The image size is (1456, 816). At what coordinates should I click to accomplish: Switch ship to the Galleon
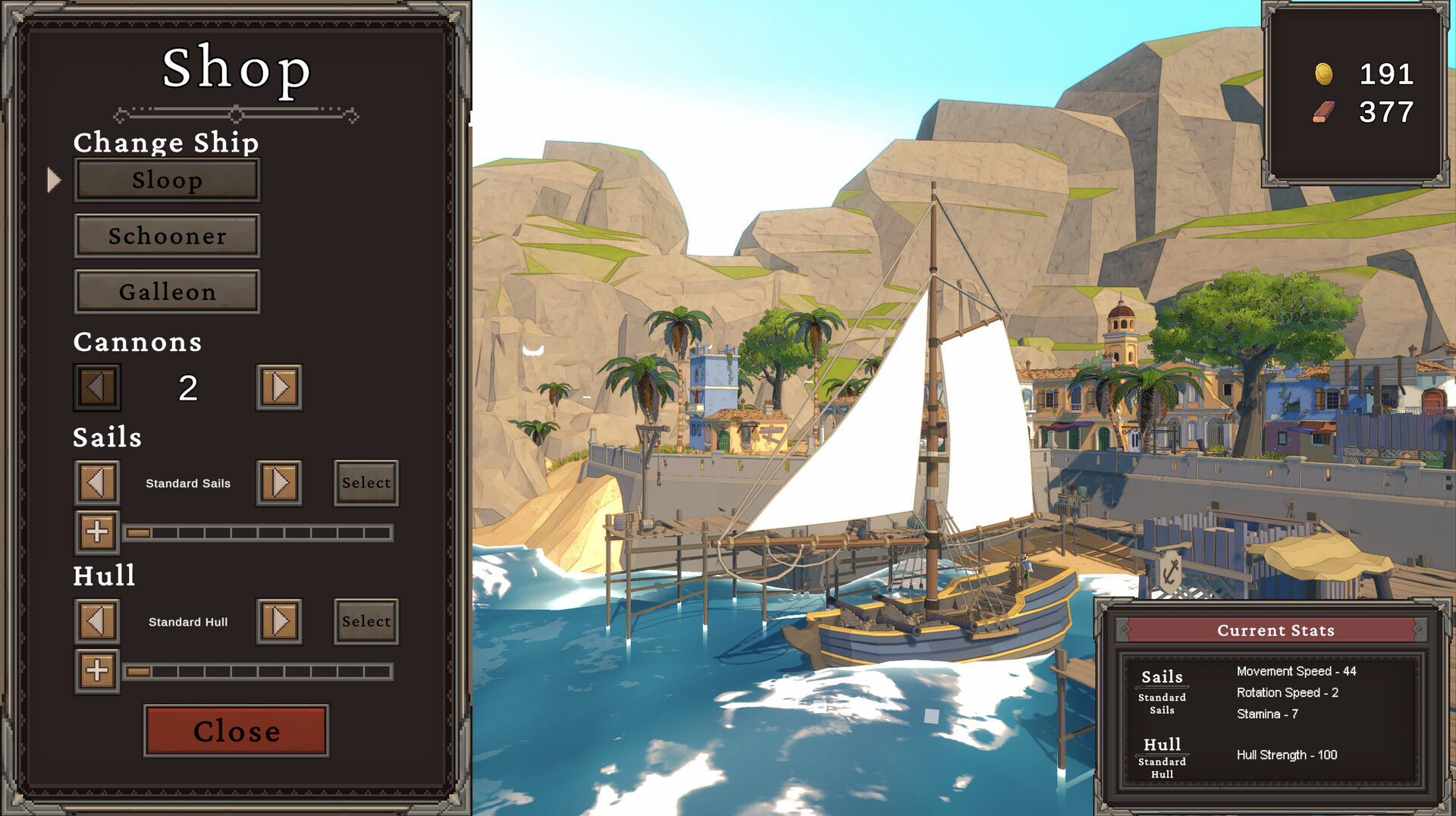[x=167, y=291]
